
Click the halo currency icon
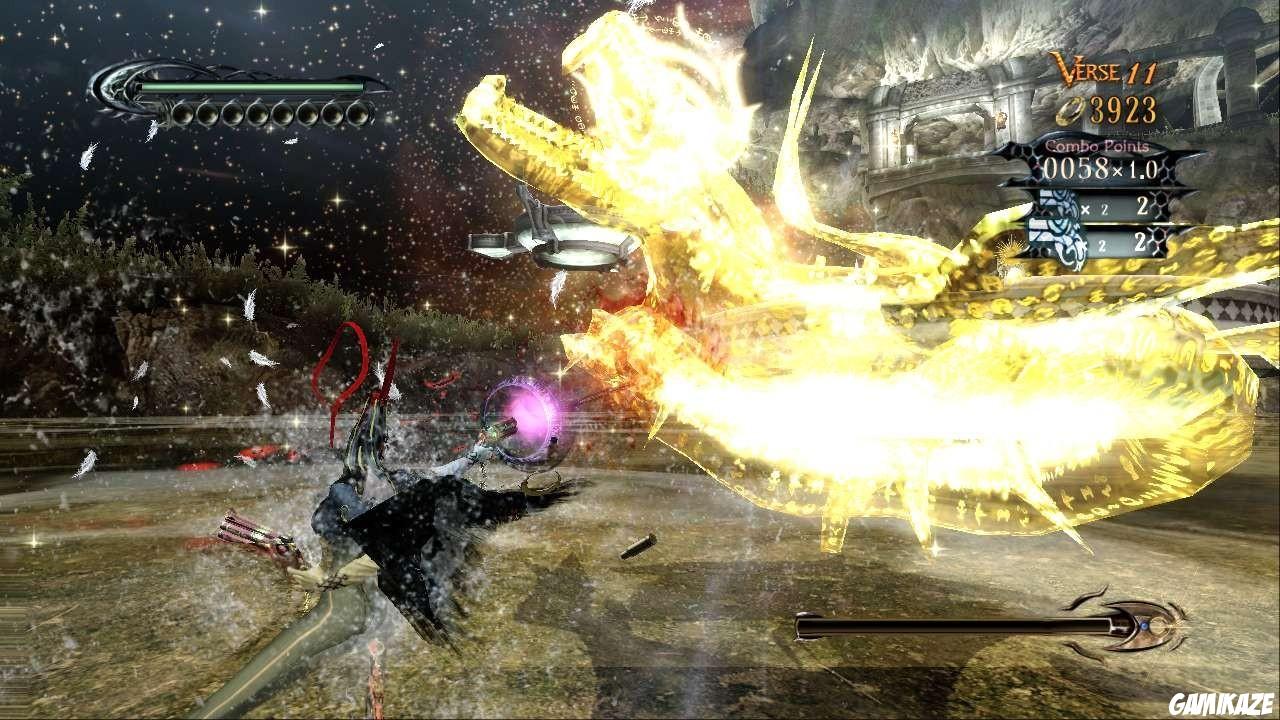[x=1069, y=110]
